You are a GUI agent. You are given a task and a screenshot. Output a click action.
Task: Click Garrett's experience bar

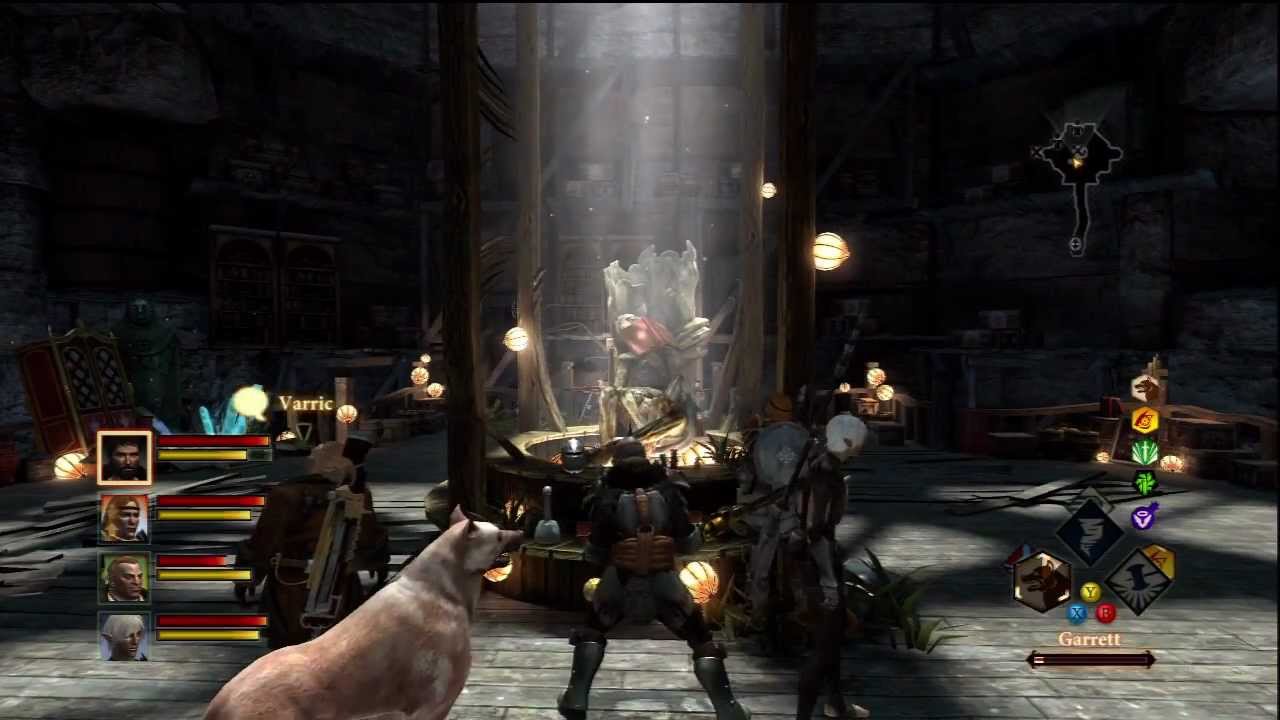1090,659
